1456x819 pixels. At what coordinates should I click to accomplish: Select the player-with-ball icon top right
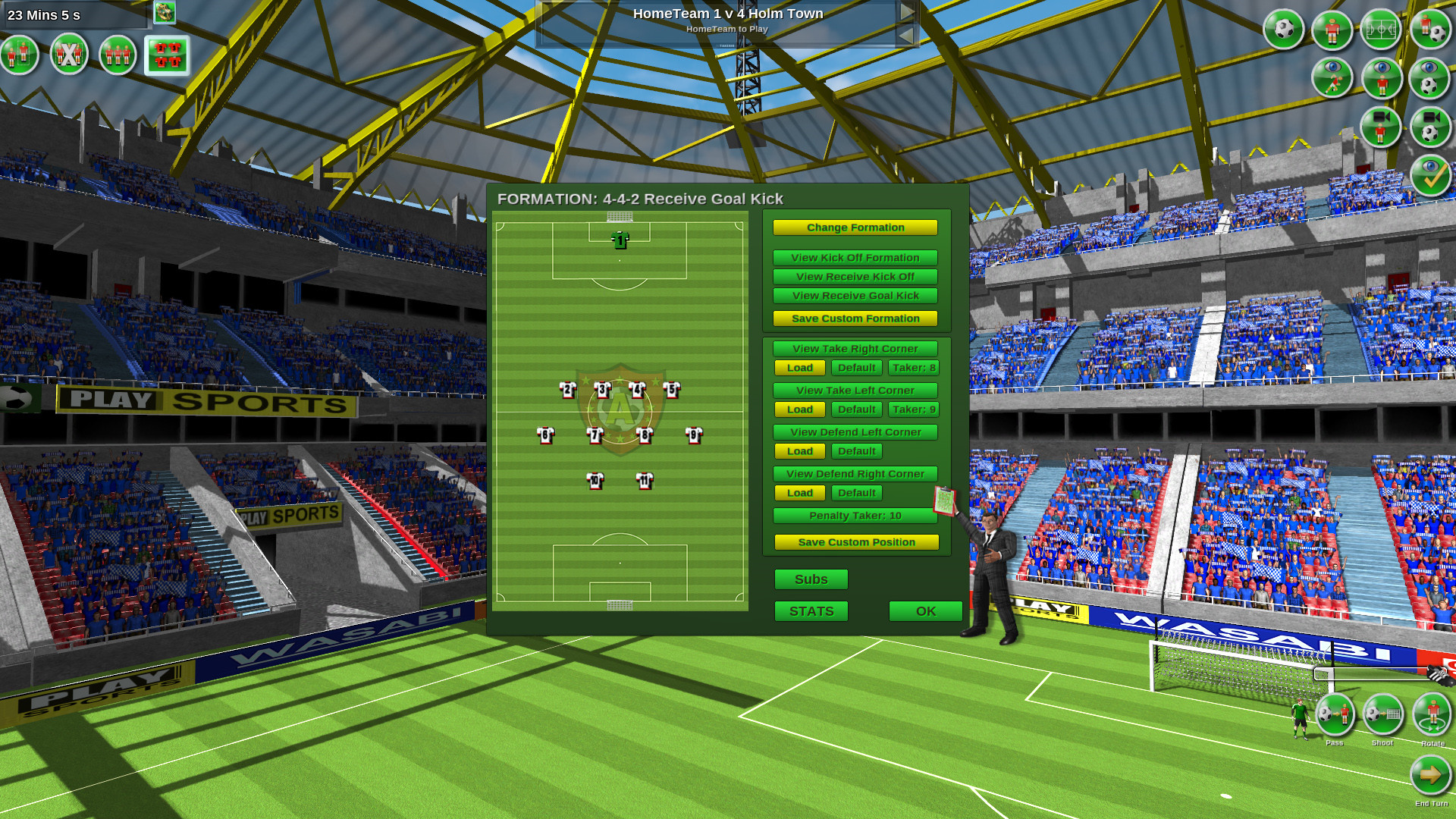(1430, 30)
